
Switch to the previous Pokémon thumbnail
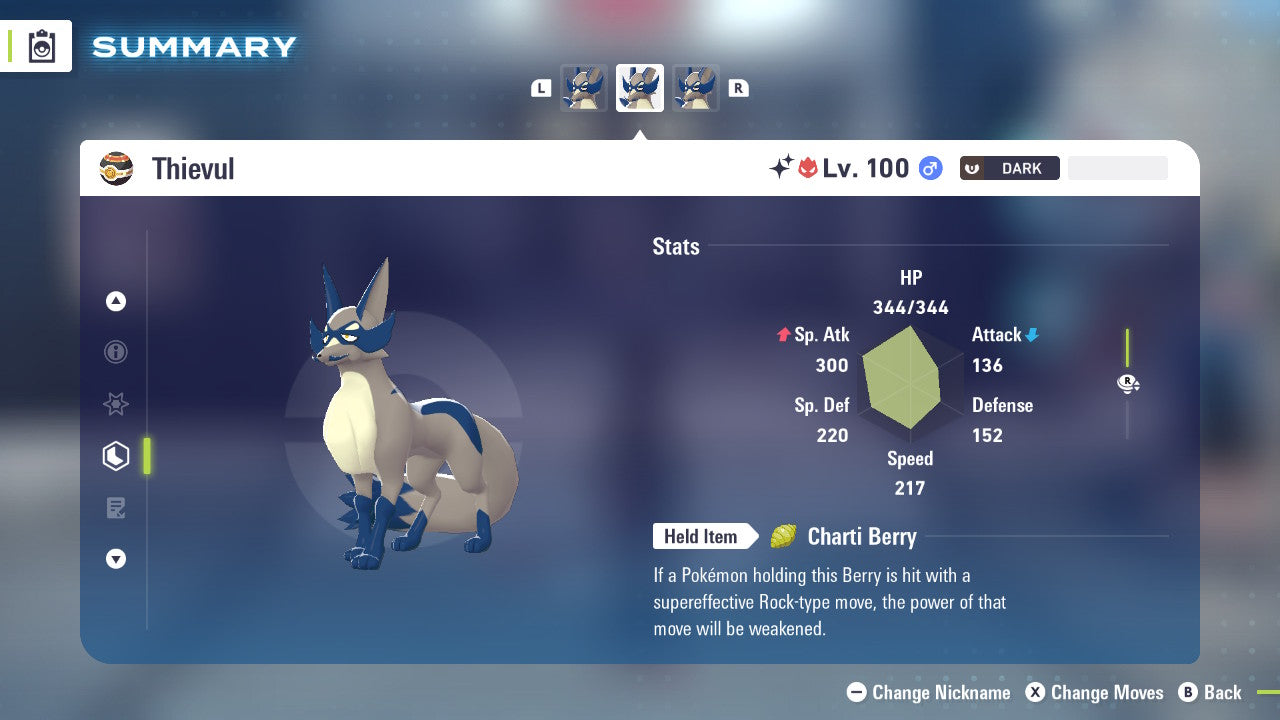point(585,87)
